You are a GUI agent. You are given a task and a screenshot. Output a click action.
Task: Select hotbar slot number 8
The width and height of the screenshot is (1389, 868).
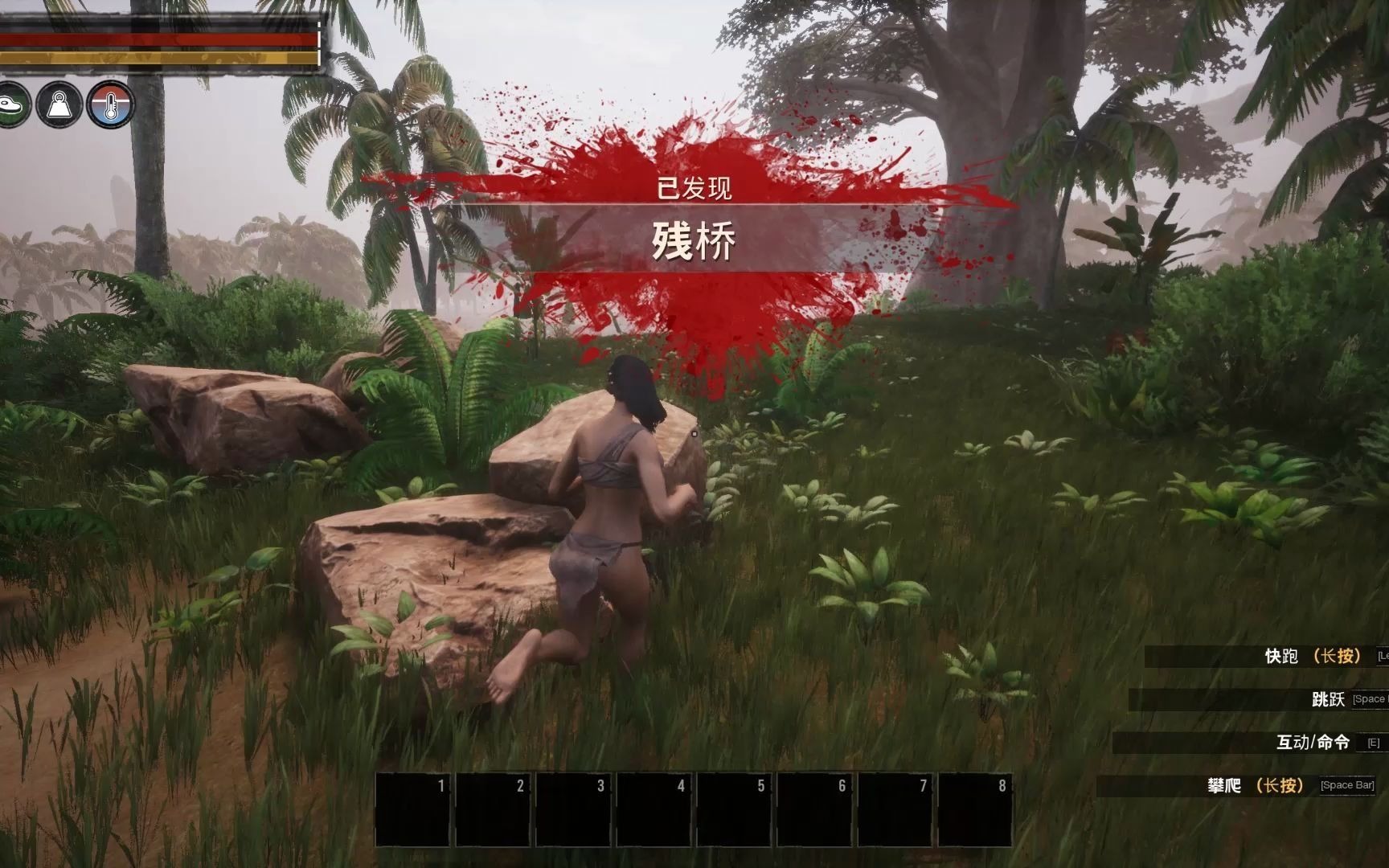pos(975,809)
